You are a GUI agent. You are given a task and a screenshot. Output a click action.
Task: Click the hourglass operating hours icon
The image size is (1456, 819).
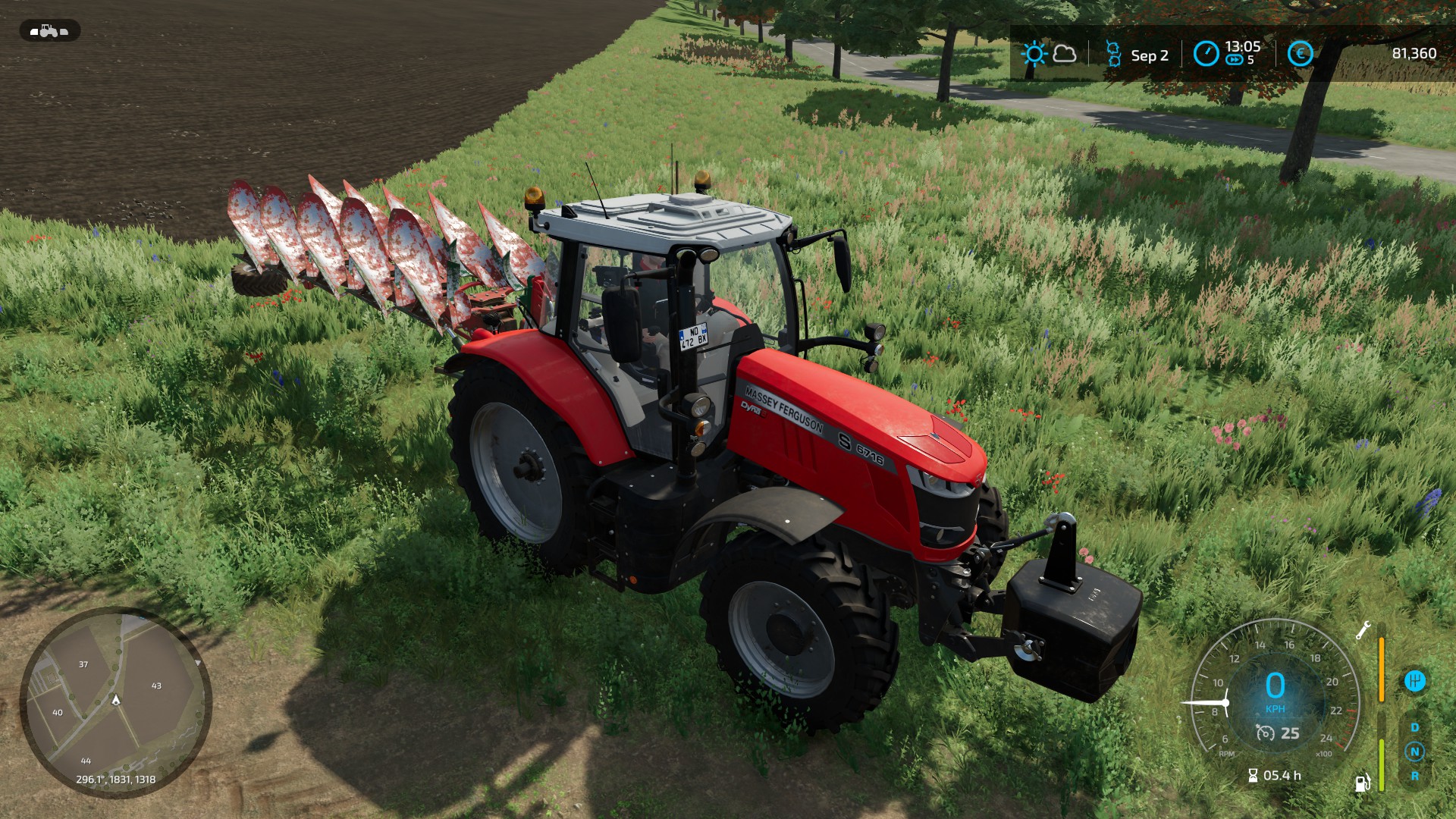pyautogui.click(x=1253, y=775)
